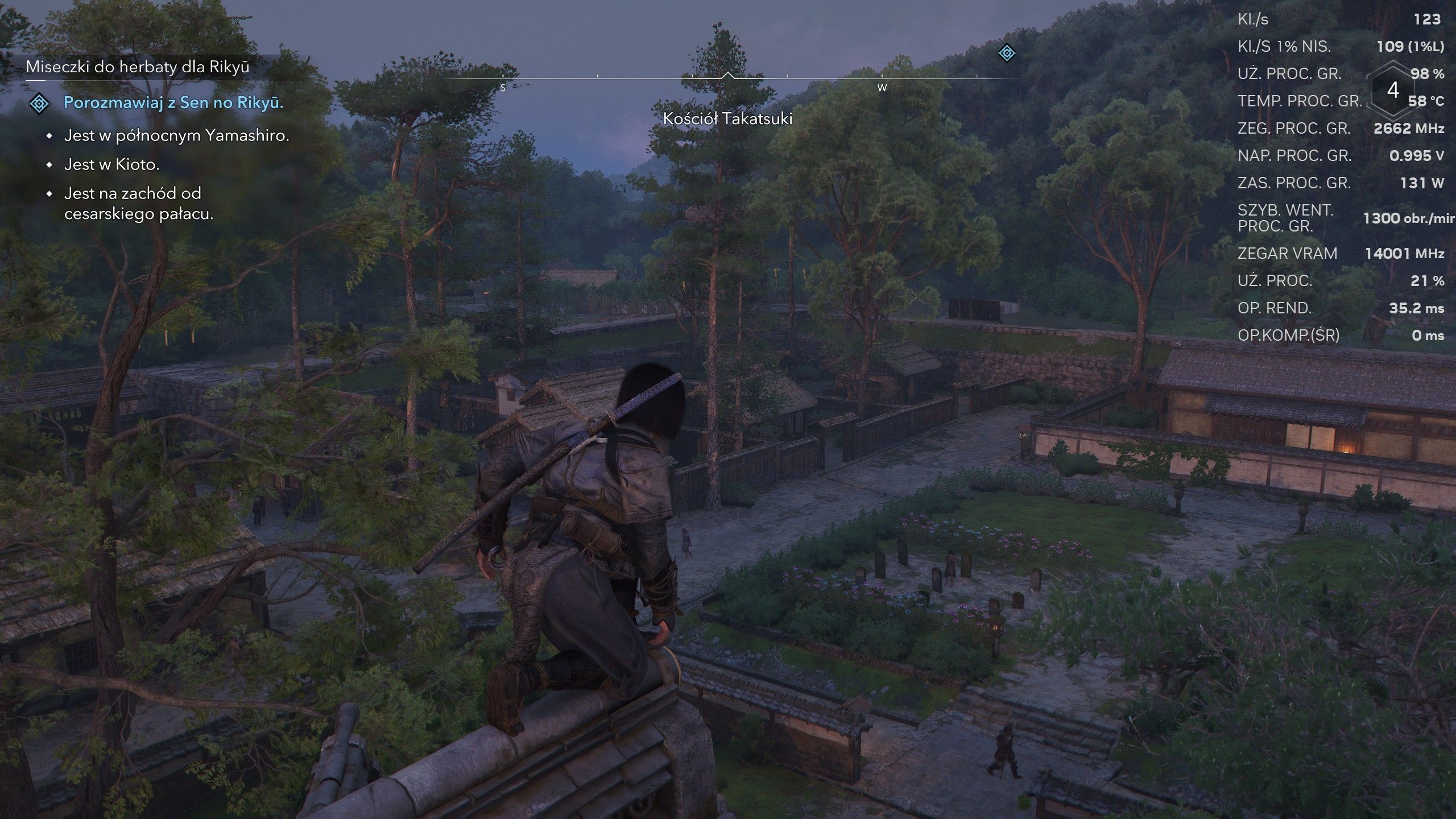Screen dimensions: 1456x819
Task: Click the hexagon badge showing number 4
Action: [x=1393, y=90]
